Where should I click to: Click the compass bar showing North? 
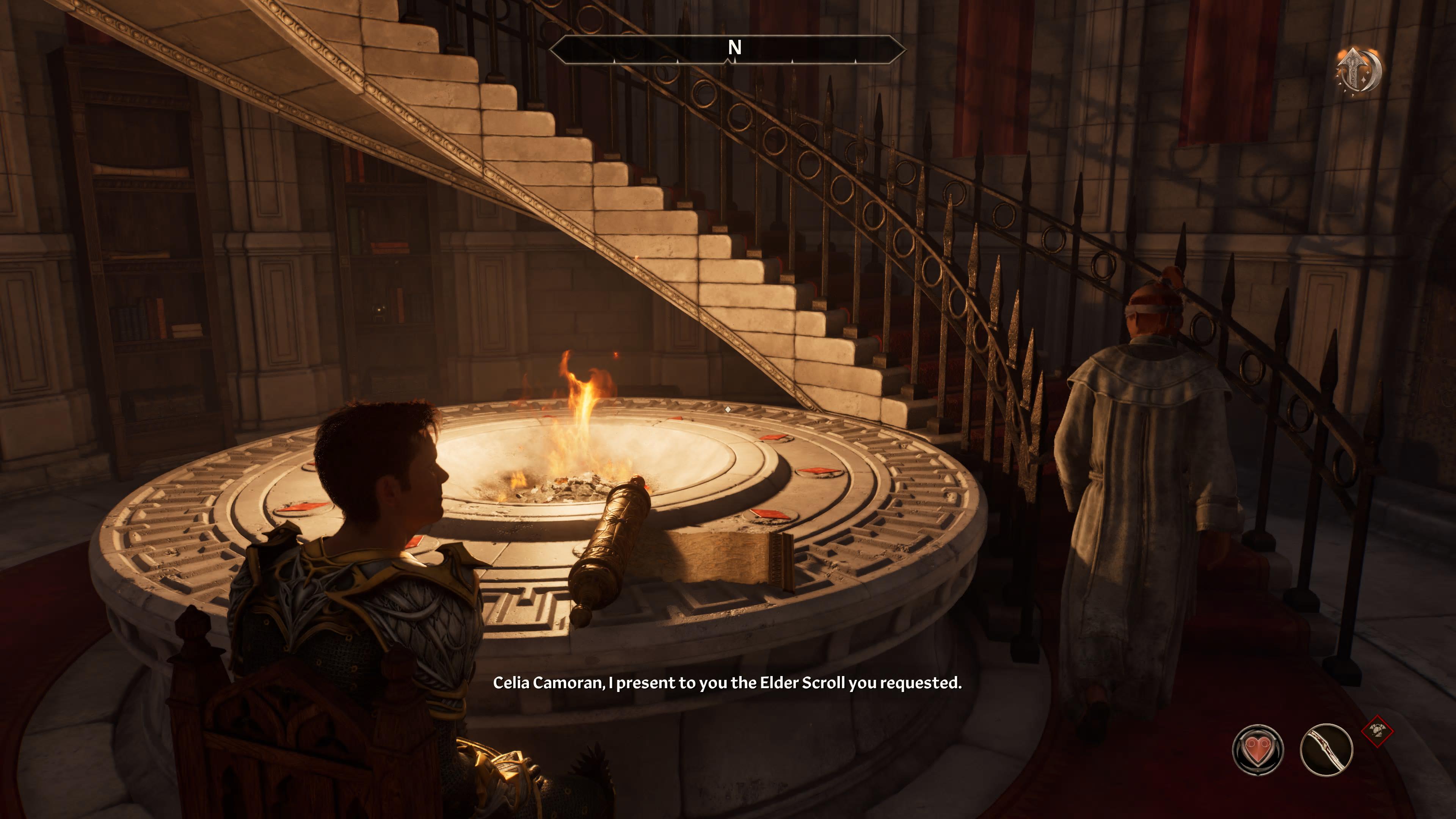(728, 50)
